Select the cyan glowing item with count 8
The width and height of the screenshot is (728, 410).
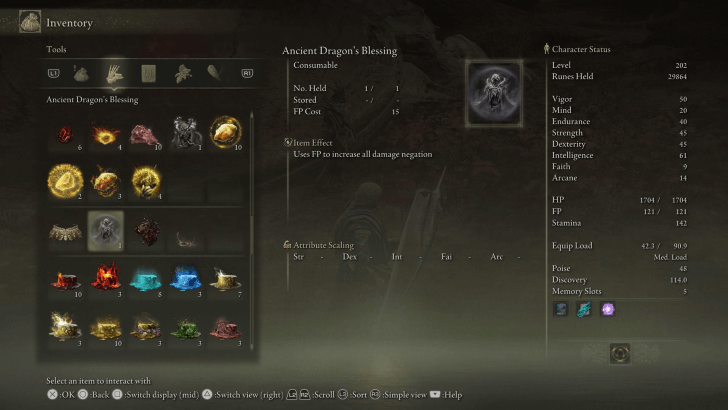click(145, 280)
